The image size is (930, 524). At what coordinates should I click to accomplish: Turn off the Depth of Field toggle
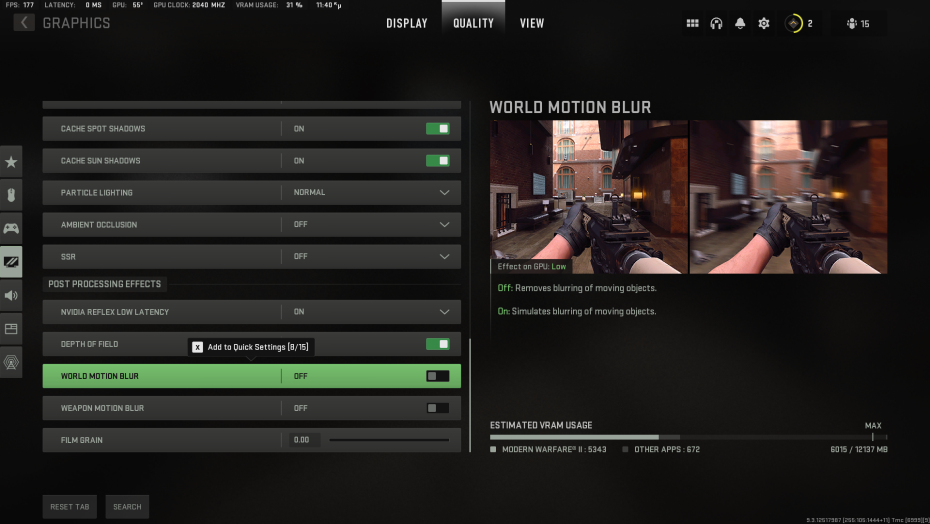[437, 344]
